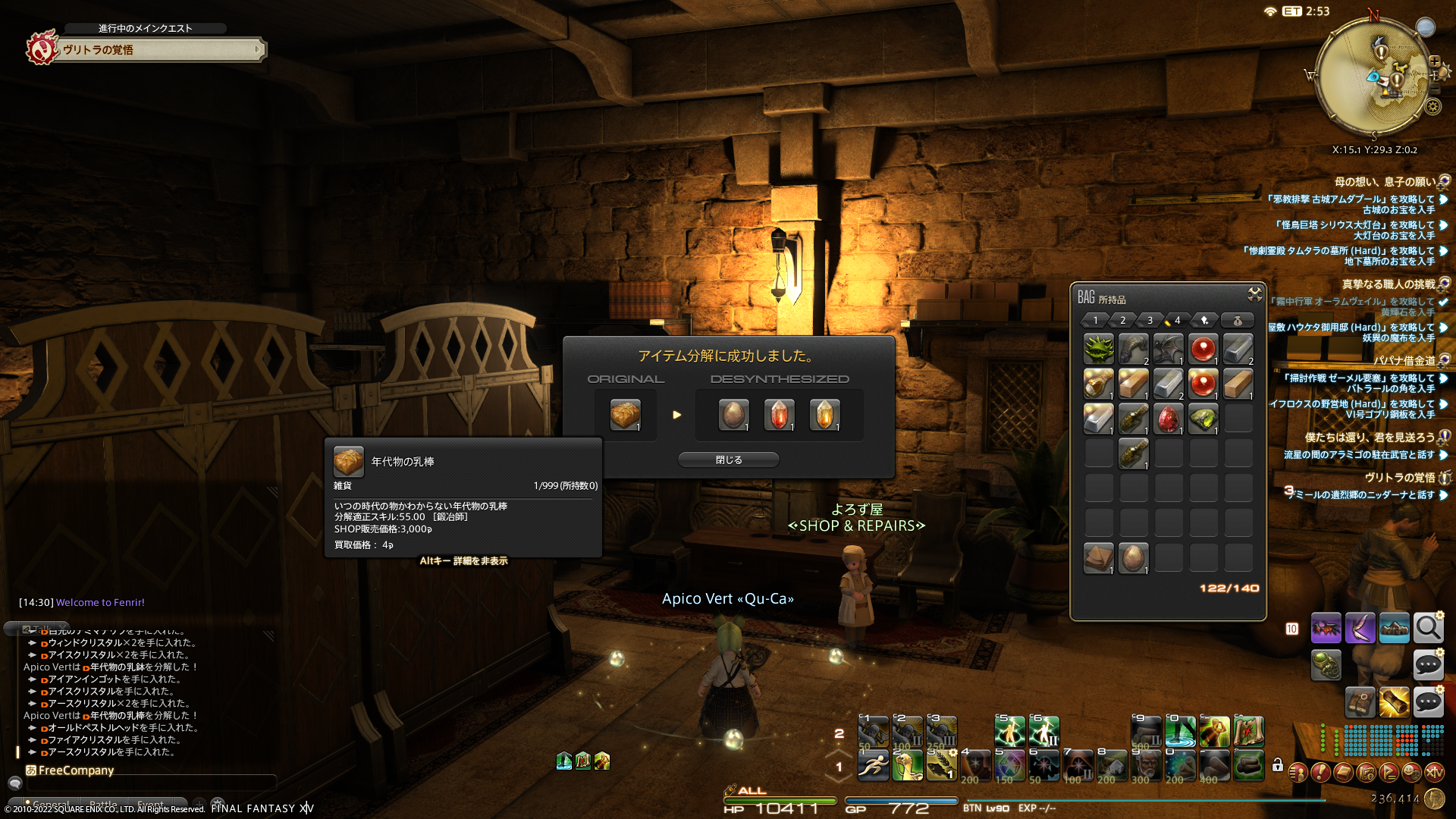The height and width of the screenshot is (819, 1456).
Task: Switch to the FreeCompany chat channel
Action: point(76,770)
